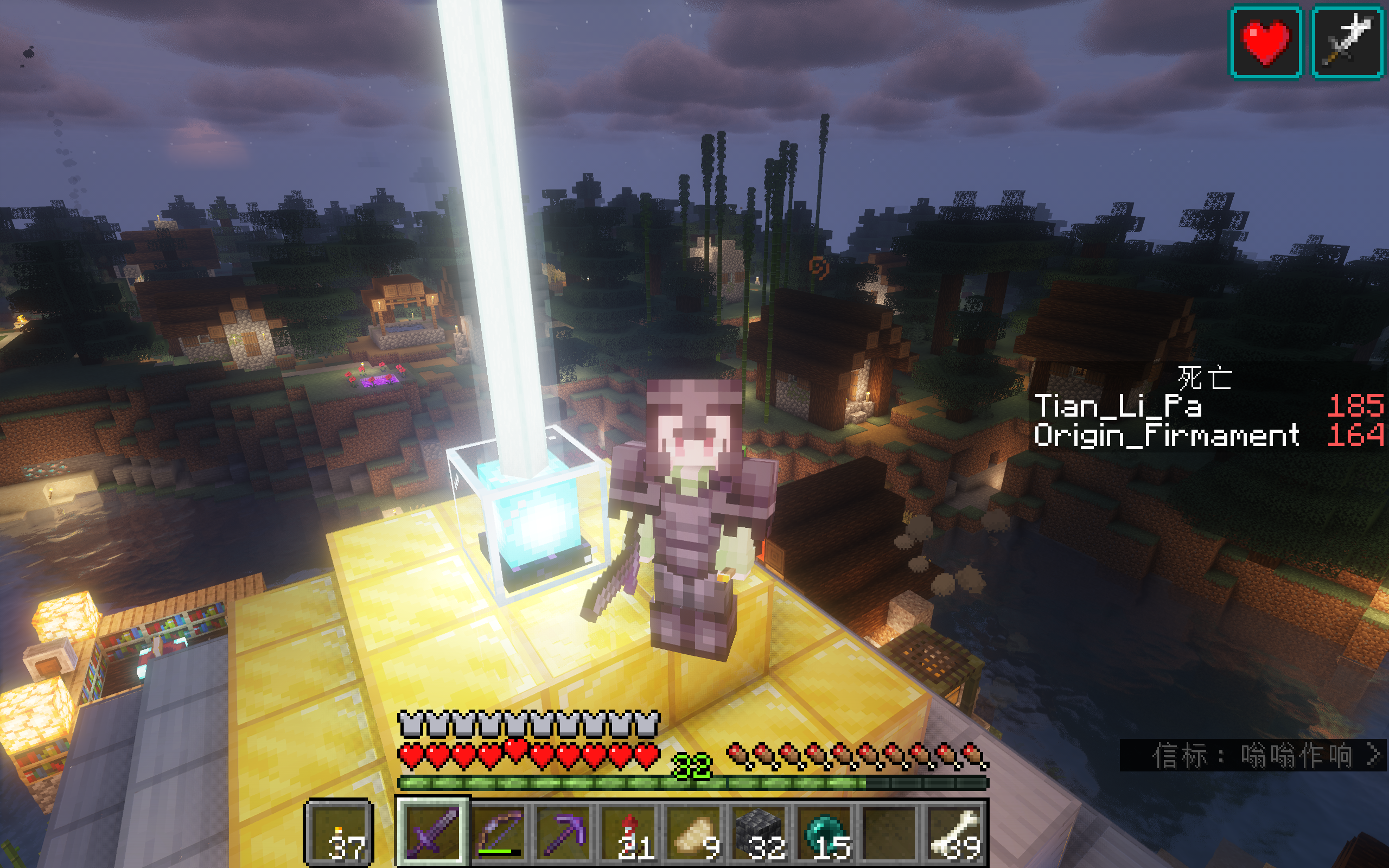
Task: Select the bow in the hotbar
Action: point(498,831)
